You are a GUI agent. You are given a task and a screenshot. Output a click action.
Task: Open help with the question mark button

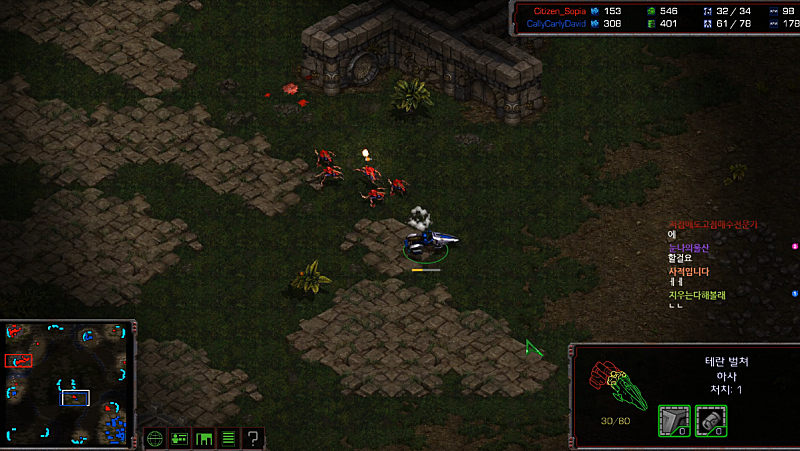[254, 438]
